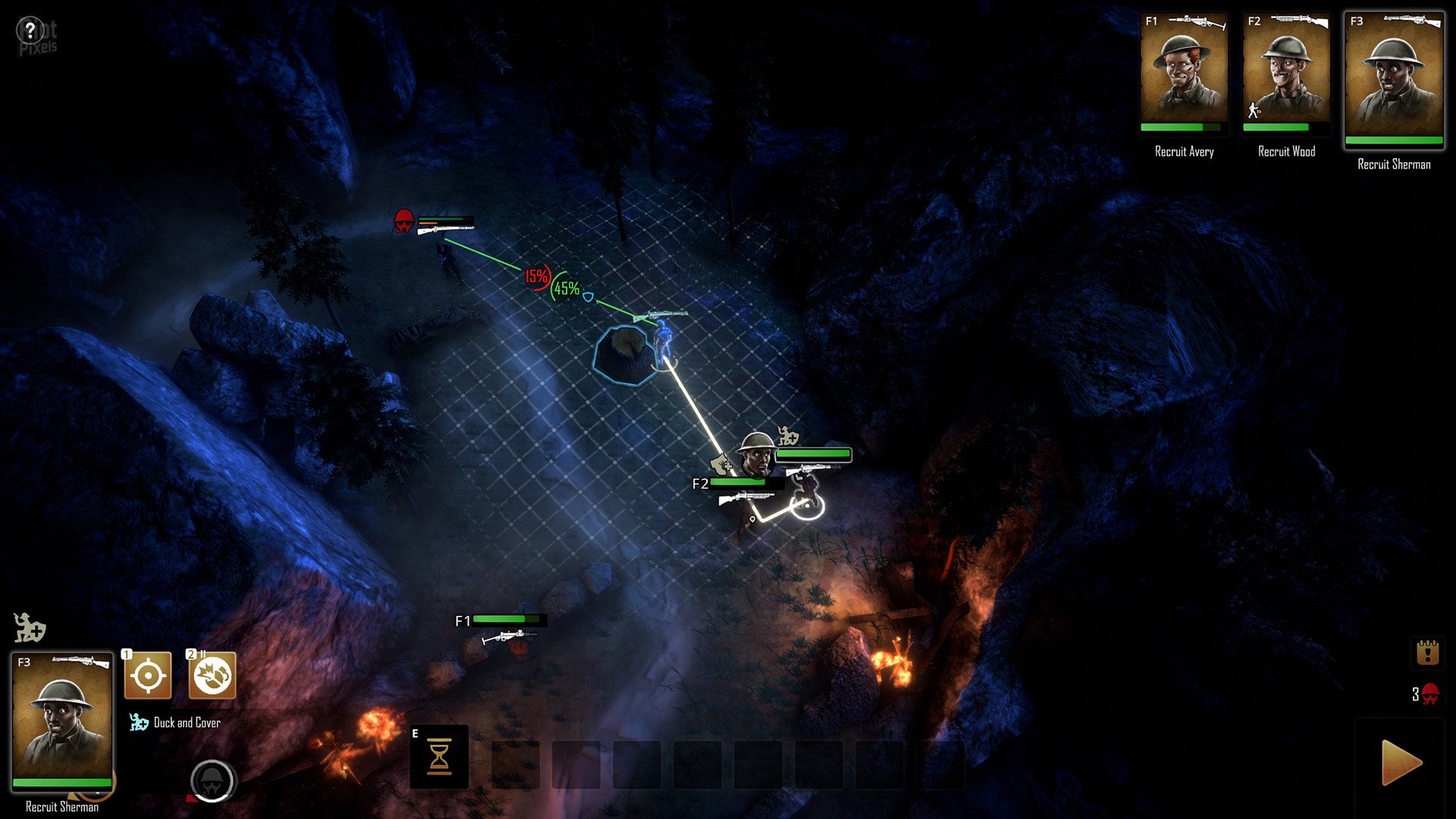
Task: Select the F2 unit marker on battlefield
Action: (x=701, y=483)
